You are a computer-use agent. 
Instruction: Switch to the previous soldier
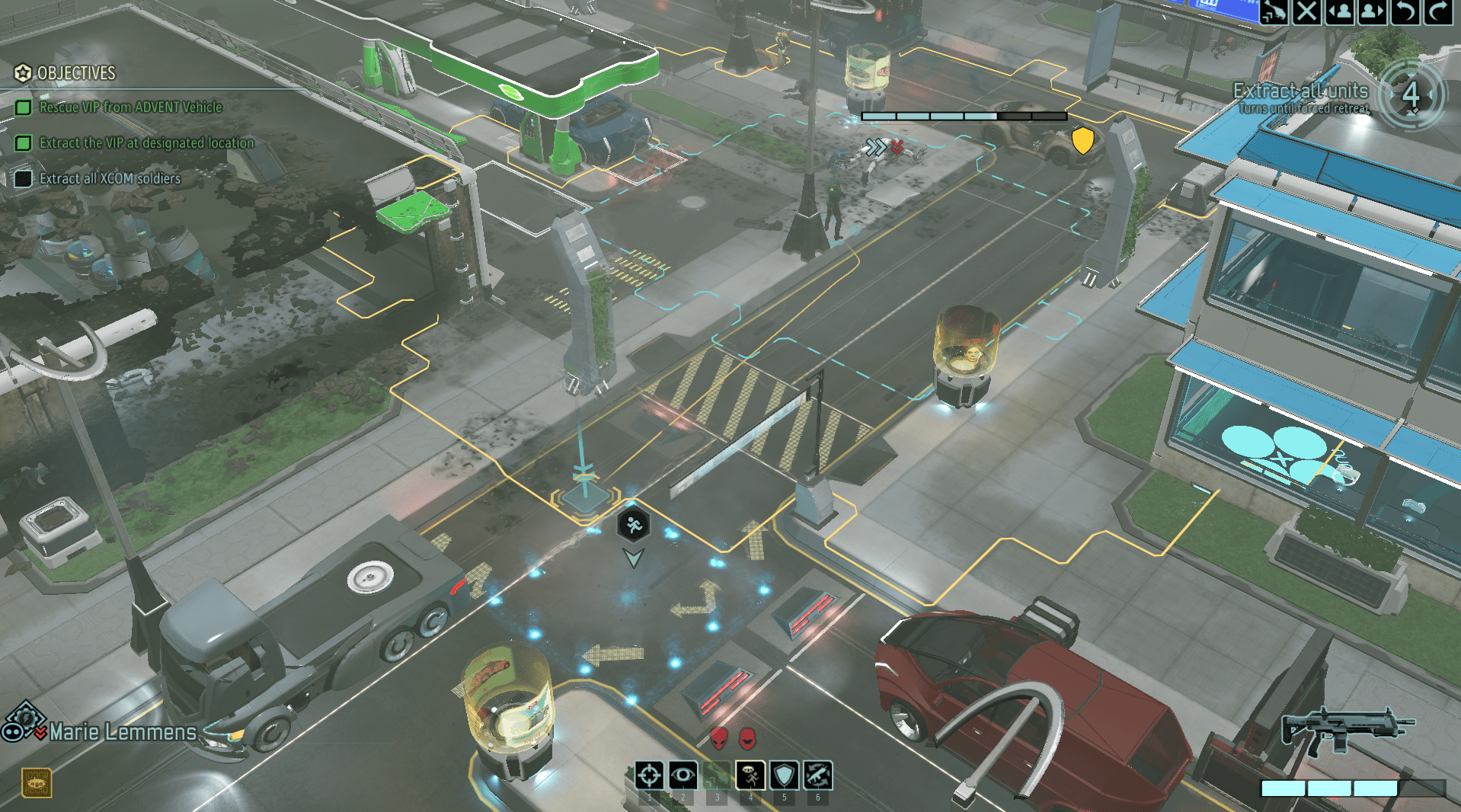(1340, 11)
